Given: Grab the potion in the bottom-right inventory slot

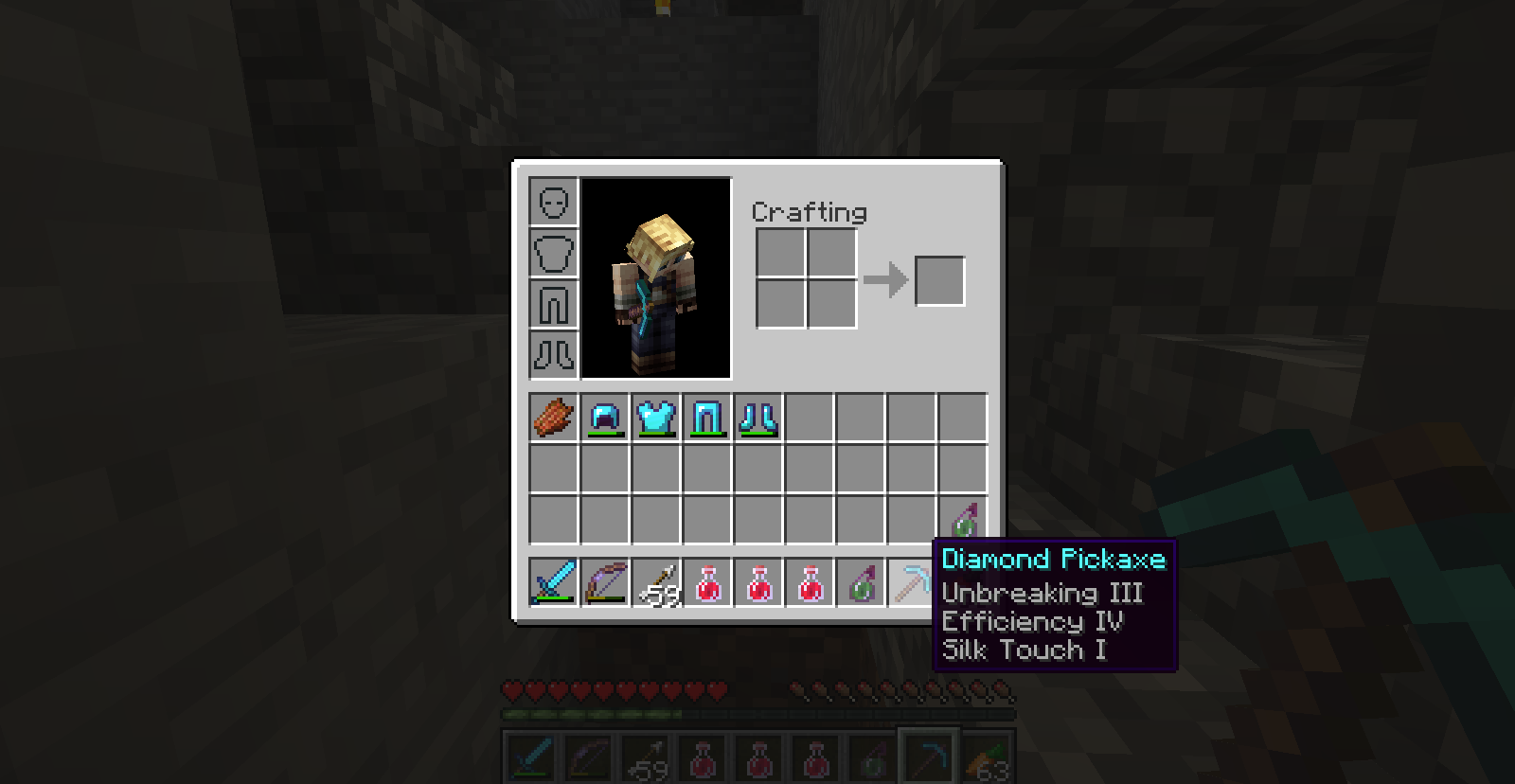Looking at the screenshot, I should (x=965, y=516).
